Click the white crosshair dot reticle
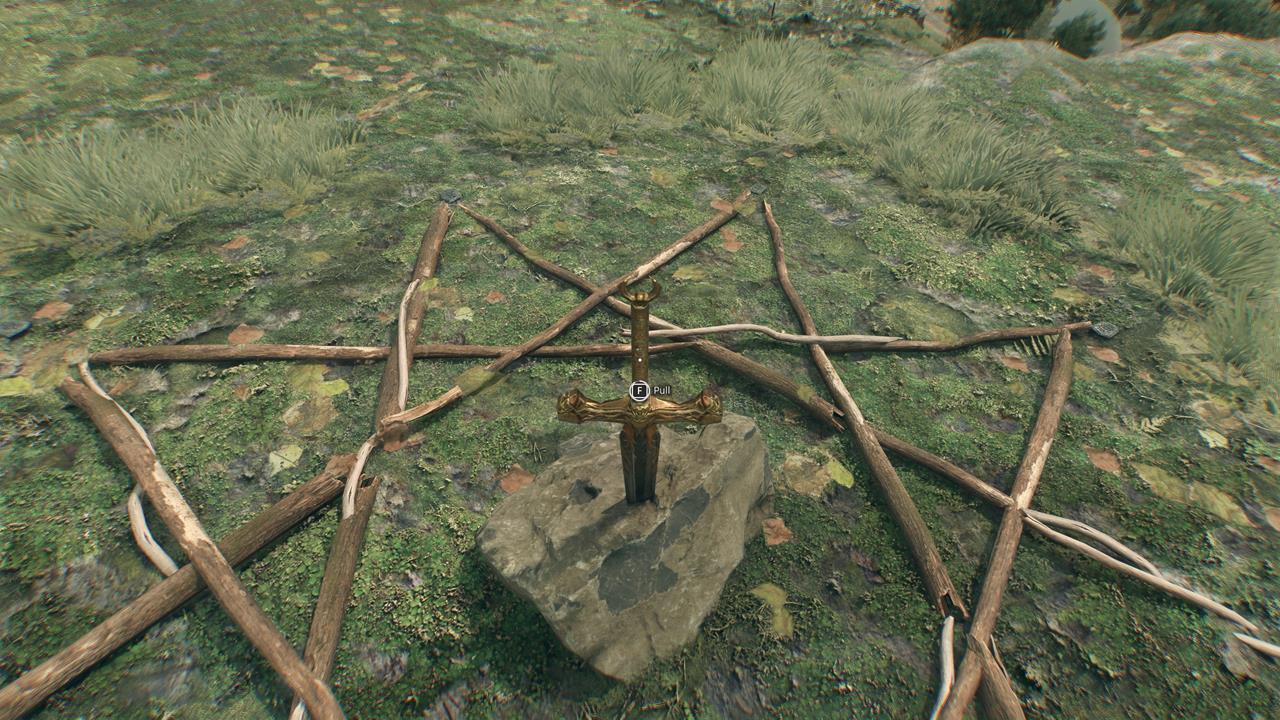 click(640, 359)
